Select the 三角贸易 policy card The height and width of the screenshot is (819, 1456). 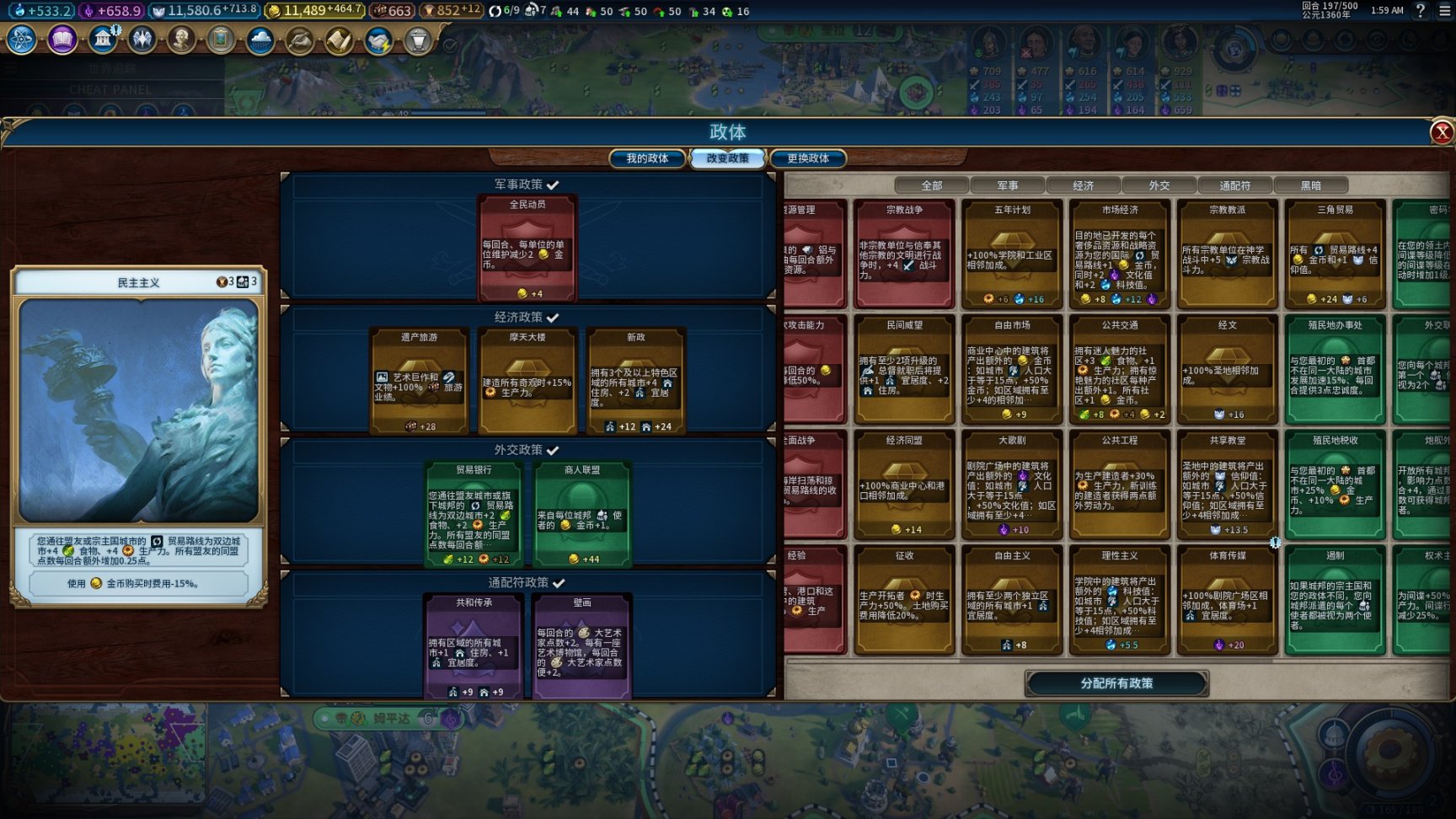(1336, 254)
